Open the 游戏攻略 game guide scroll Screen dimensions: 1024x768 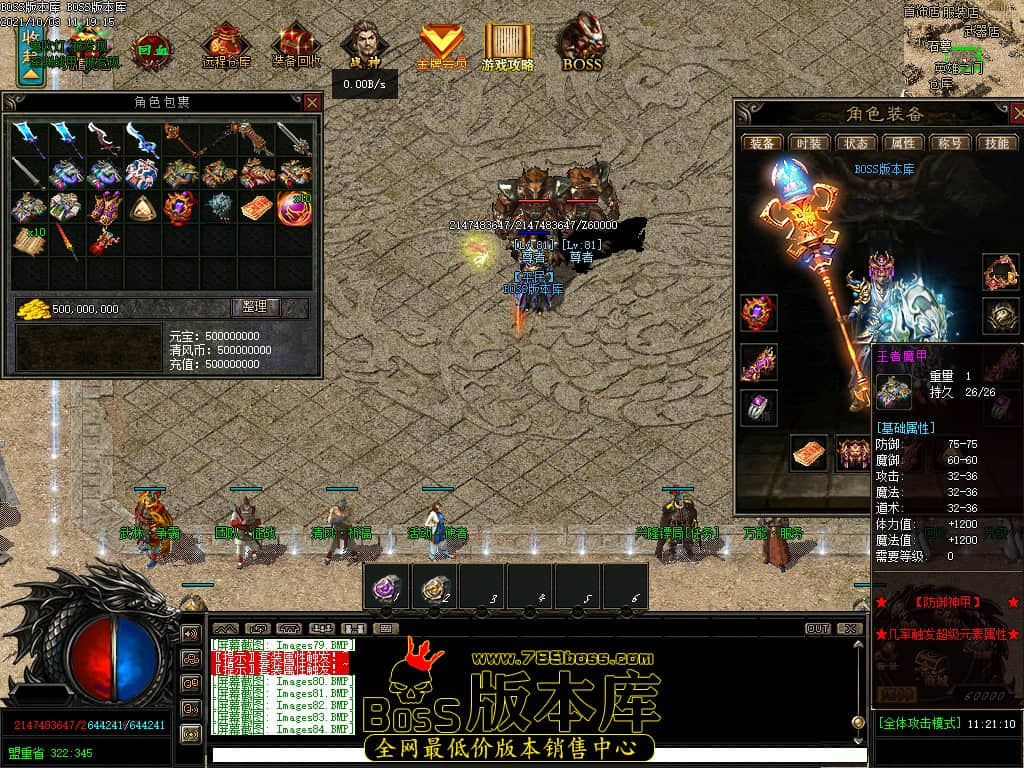(508, 45)
